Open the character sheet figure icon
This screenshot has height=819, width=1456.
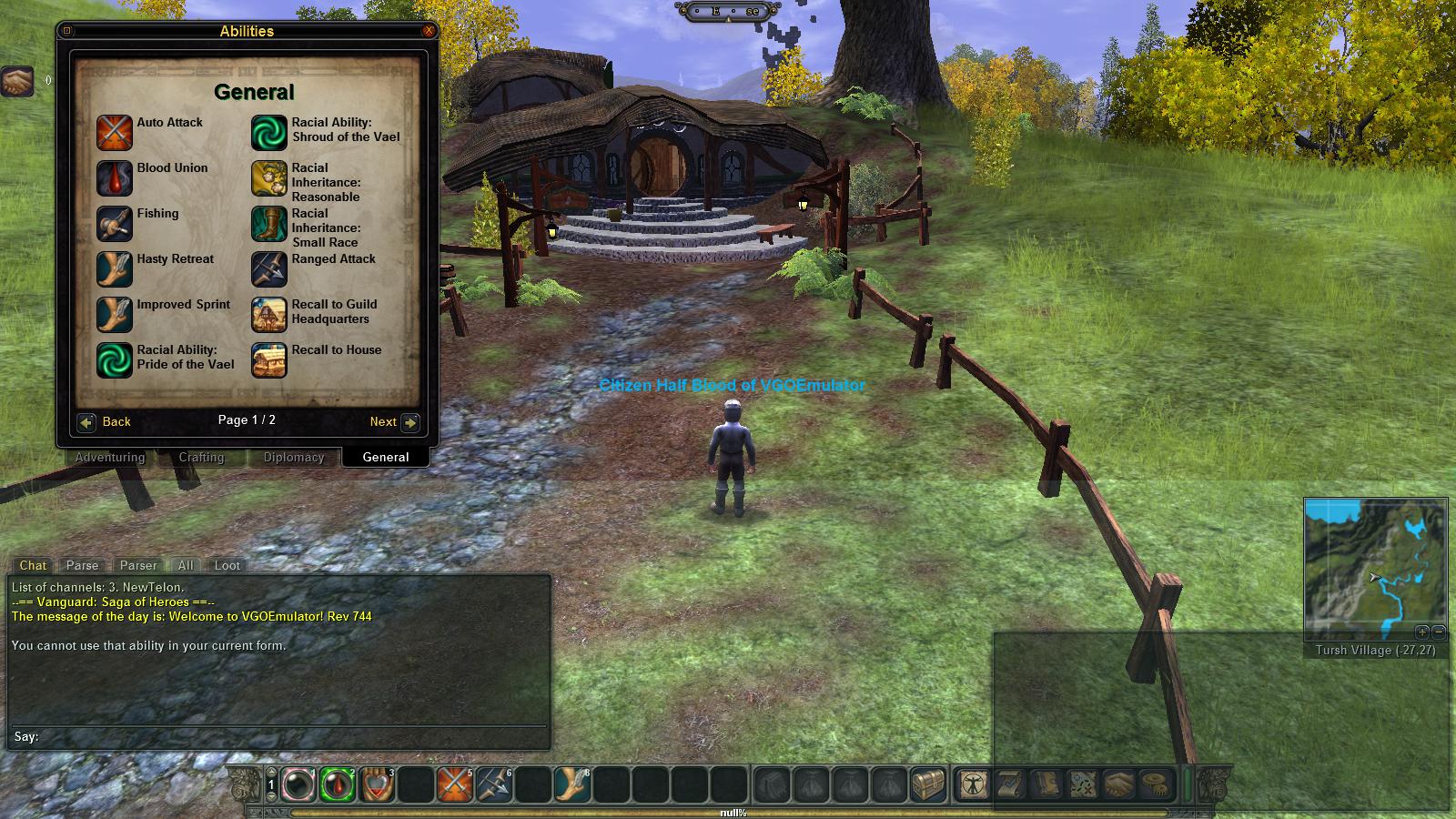click(x=973, y=784)
